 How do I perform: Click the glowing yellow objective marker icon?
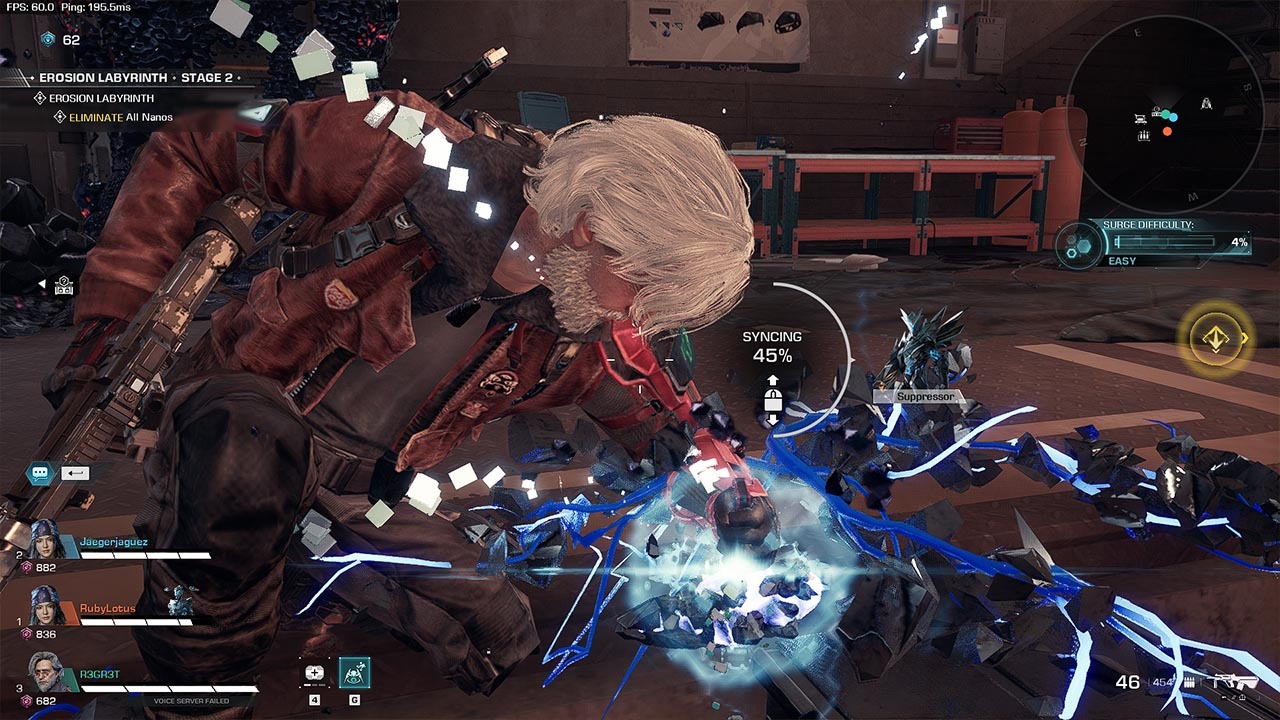coord(1215,339)
